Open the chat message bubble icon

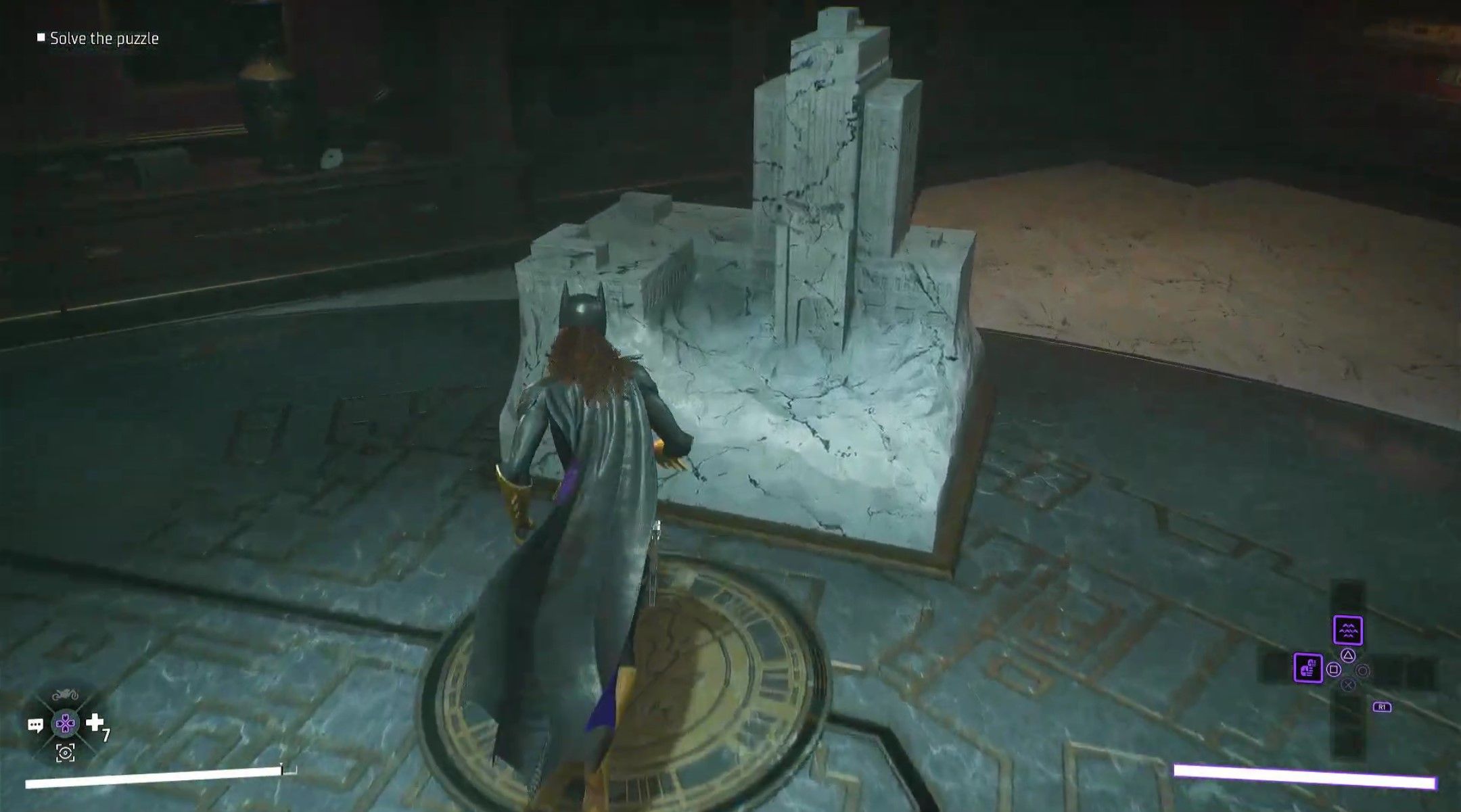click(x=36, y=725)
